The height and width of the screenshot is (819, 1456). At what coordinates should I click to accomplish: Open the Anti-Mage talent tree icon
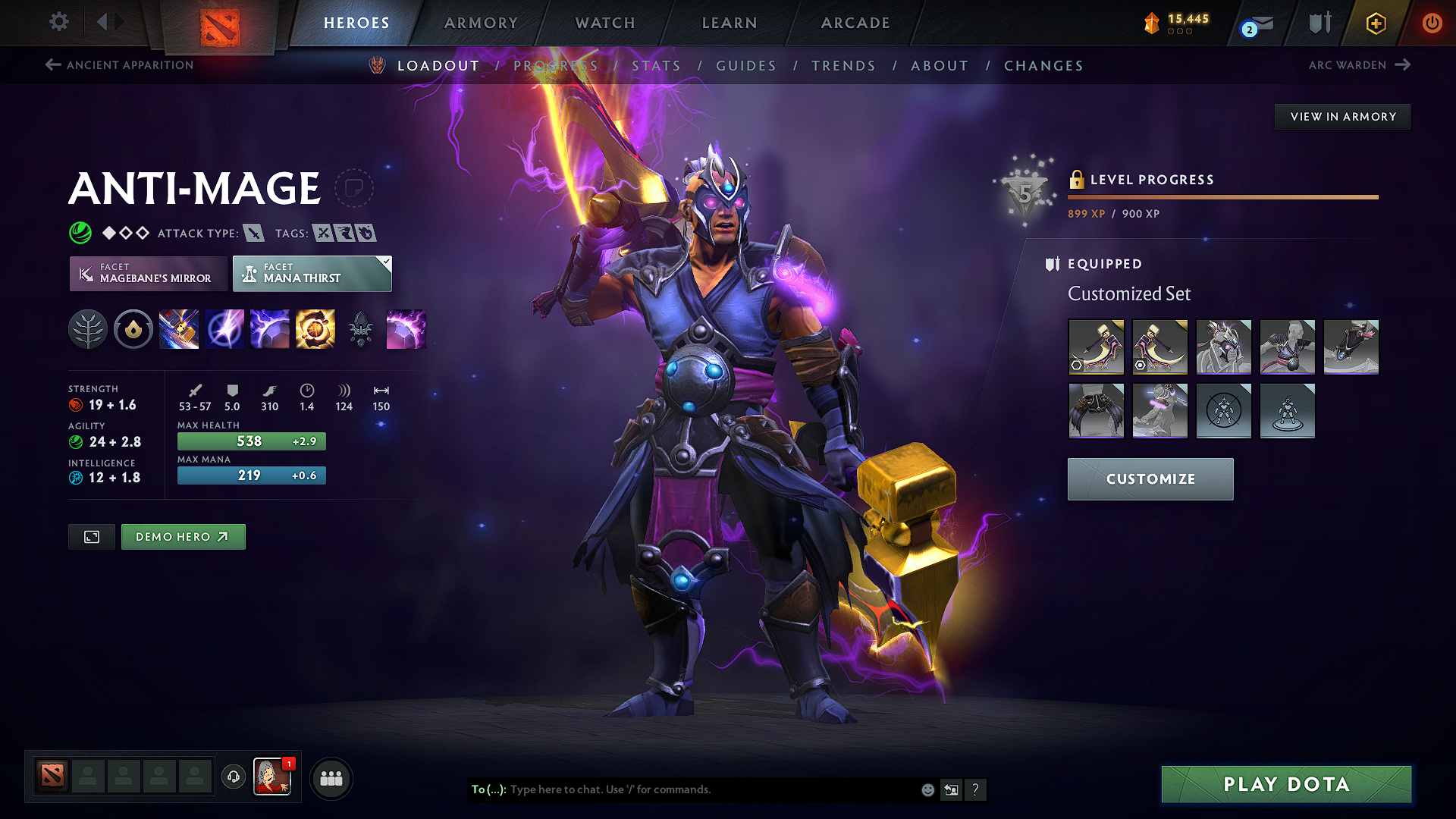pos(87,329)
